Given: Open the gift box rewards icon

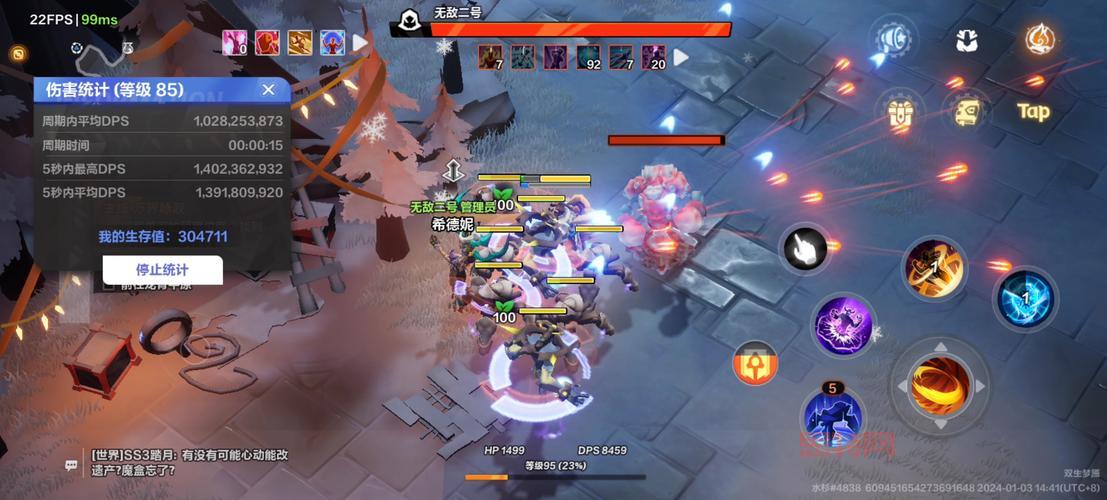Looking at the screenshot, I should 900,112.
